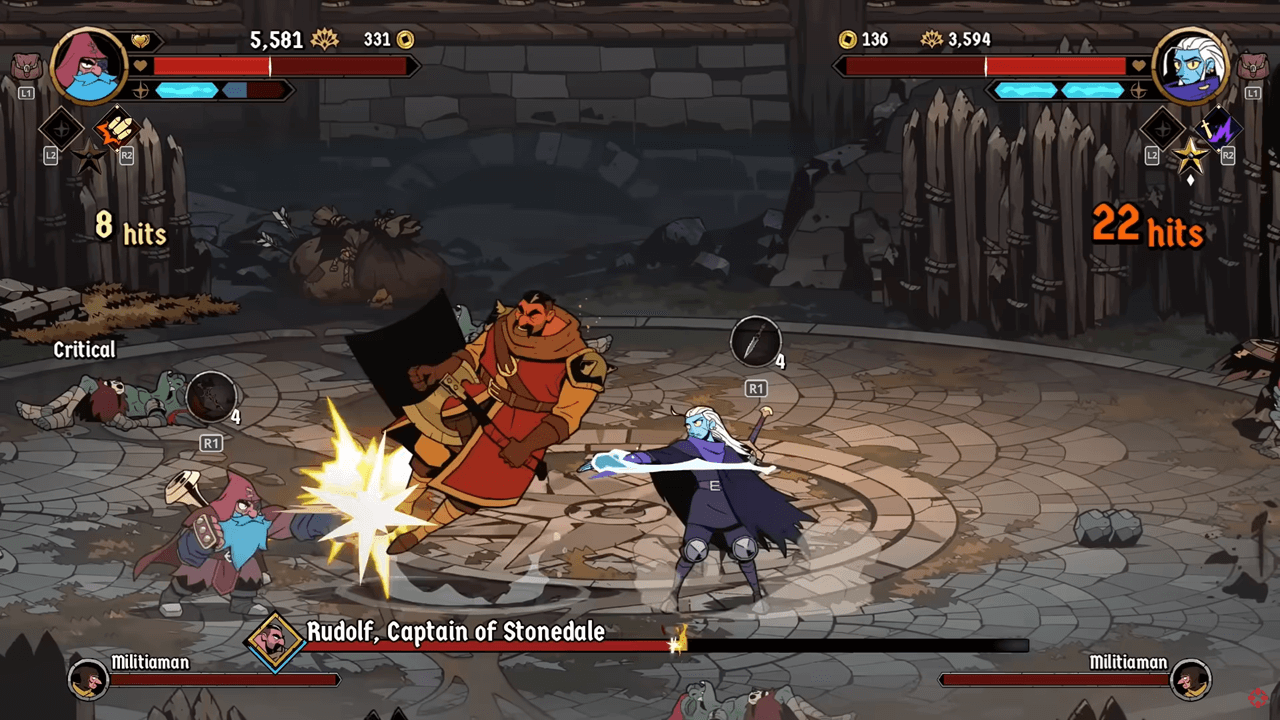This screenshot has height=720, width=1280.
Task: Click the red-hooded dwarf player portrait
Action: coord(88,66)
